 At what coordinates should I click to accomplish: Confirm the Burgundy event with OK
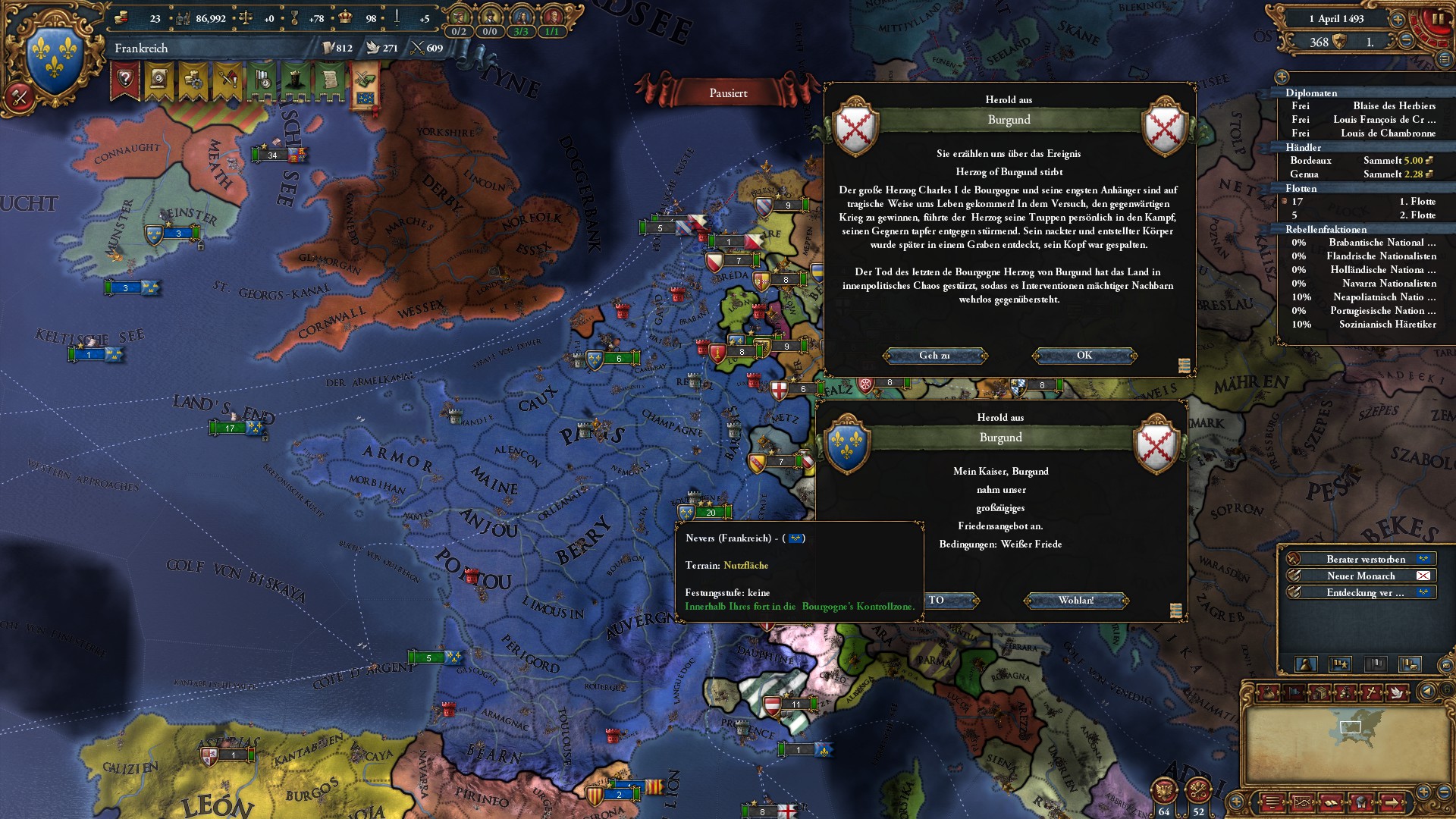tap(1084, 356)
